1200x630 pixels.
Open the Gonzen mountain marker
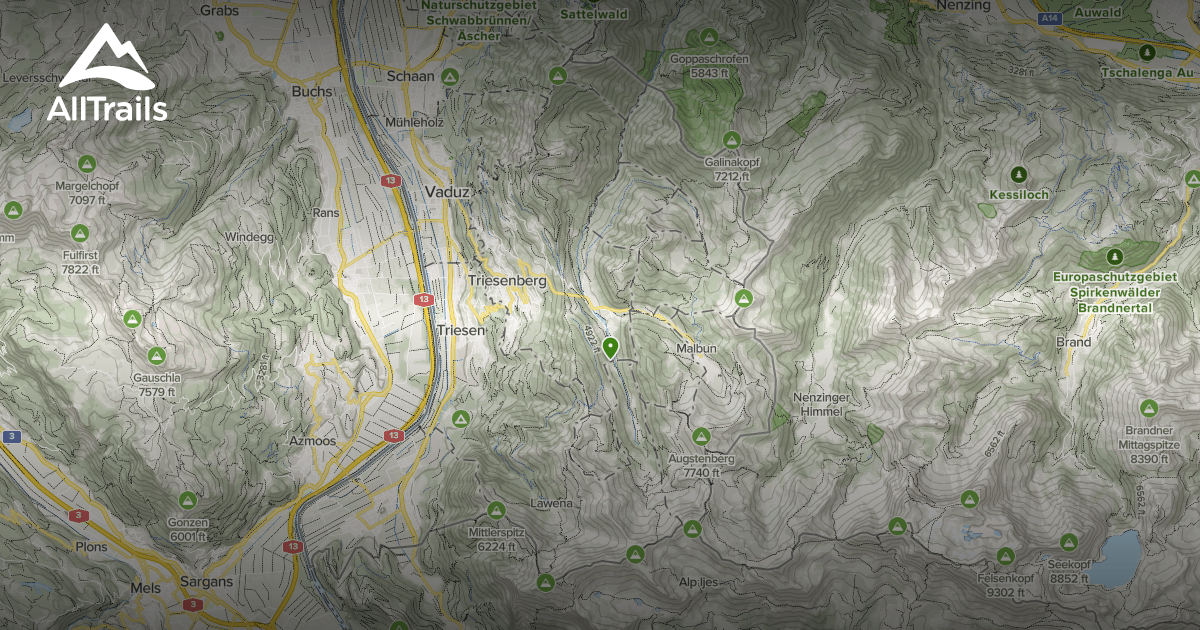click(x=187, y=500)
